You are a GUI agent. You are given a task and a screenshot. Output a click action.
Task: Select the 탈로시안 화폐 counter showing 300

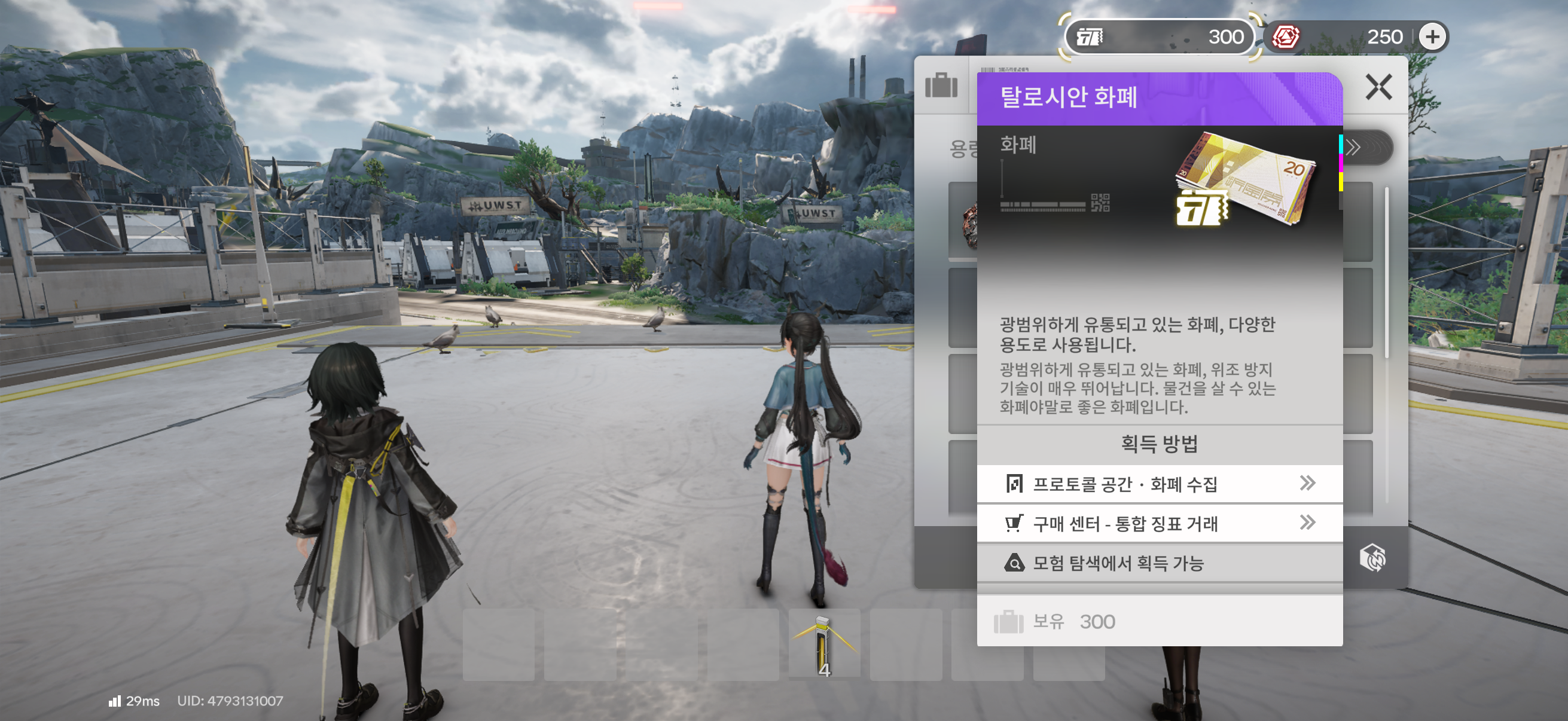pyautogui.click(x=1159, y=37)
